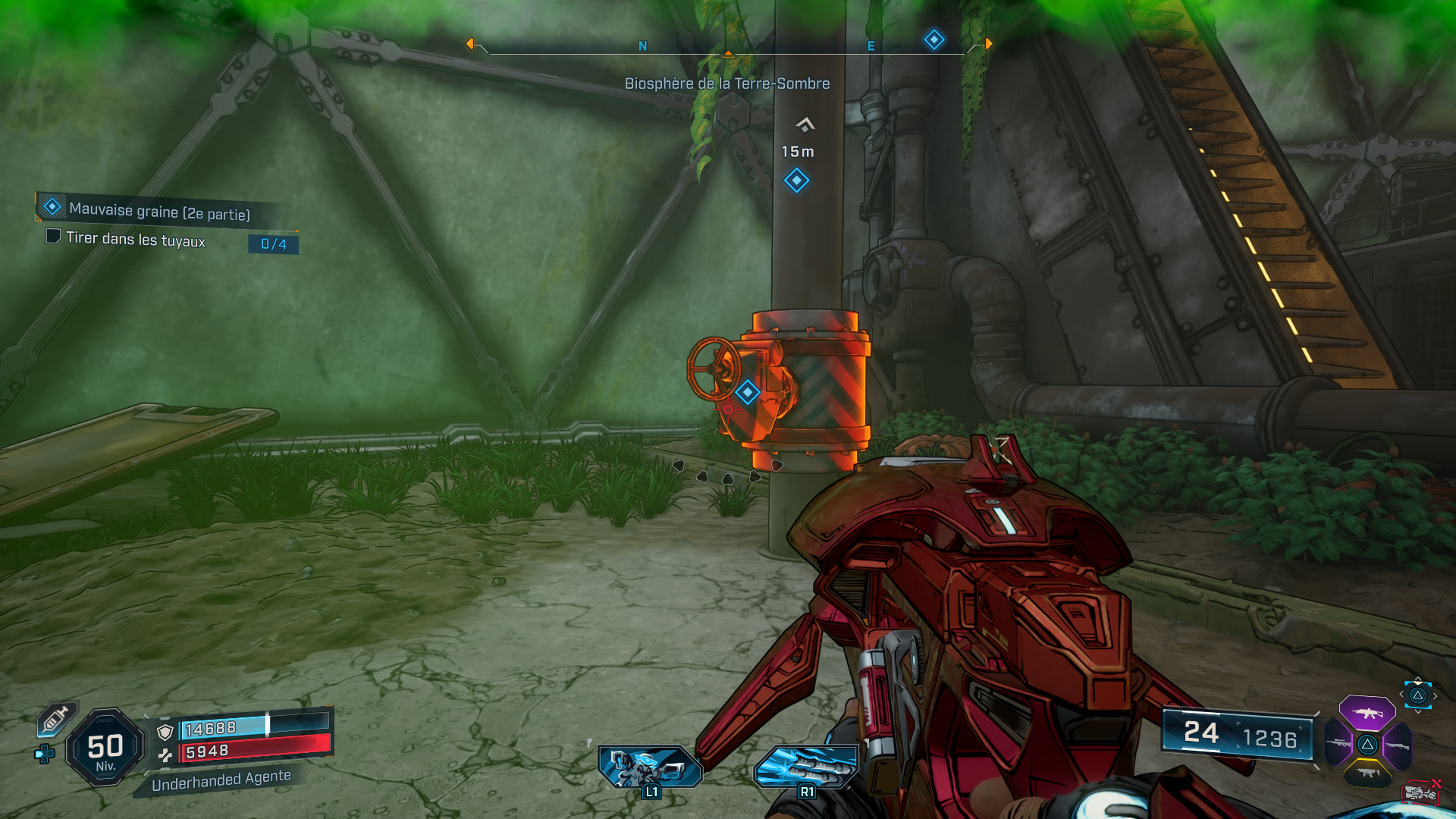Select the SMG in the bottom weapon slot
1456x819 pixels.
1367,773
